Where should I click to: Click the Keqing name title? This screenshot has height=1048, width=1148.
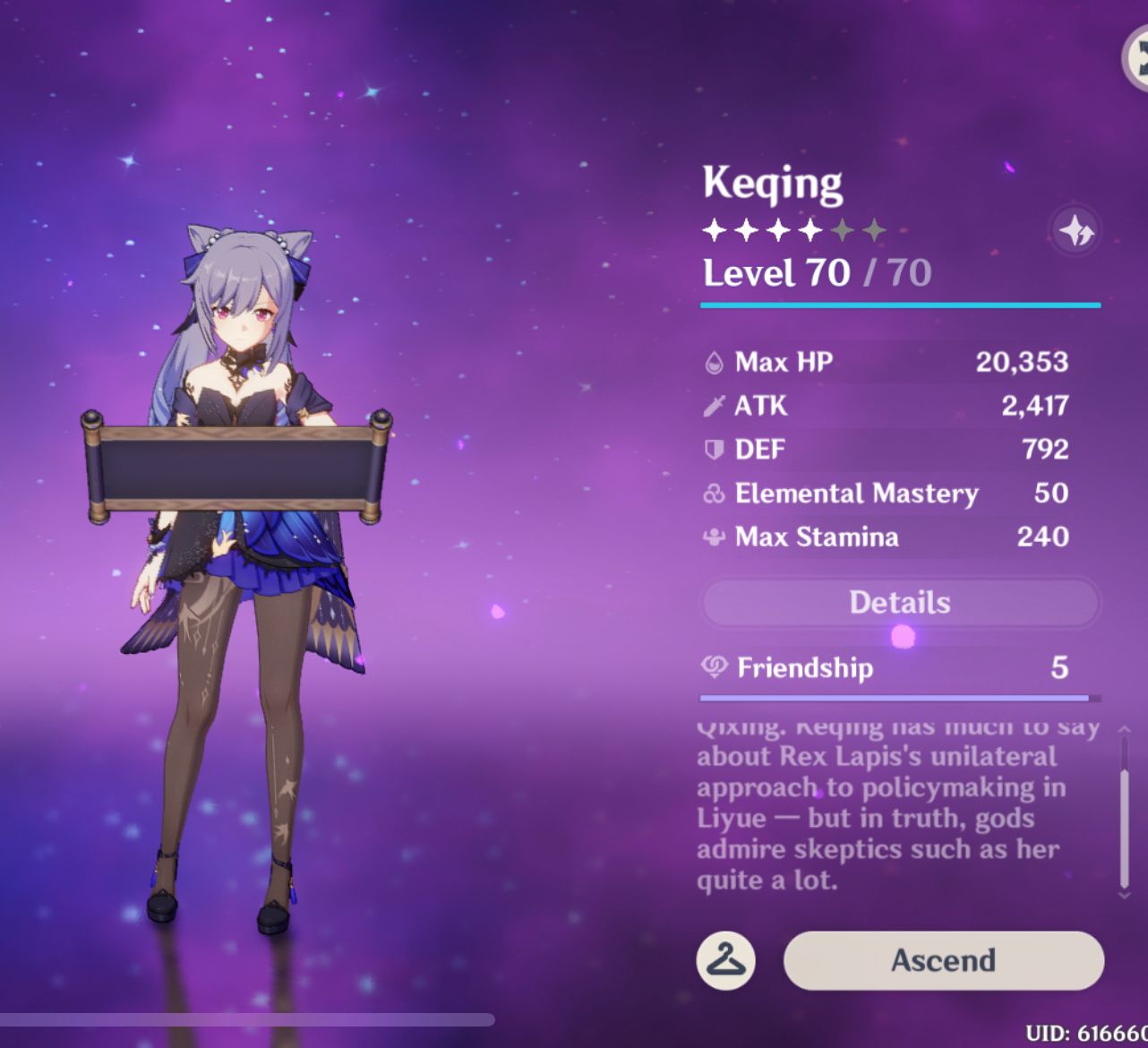pyautogui.click(x=772, y=182)
